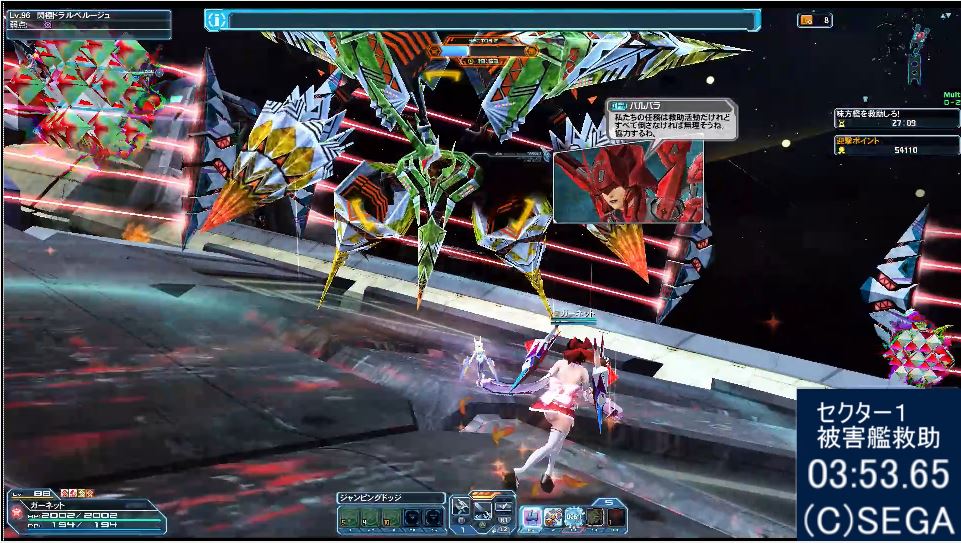The width and height of the screenshot is (961, 543).
Task: Click the orange badge counter showing 8
Action: pos(814,19)
